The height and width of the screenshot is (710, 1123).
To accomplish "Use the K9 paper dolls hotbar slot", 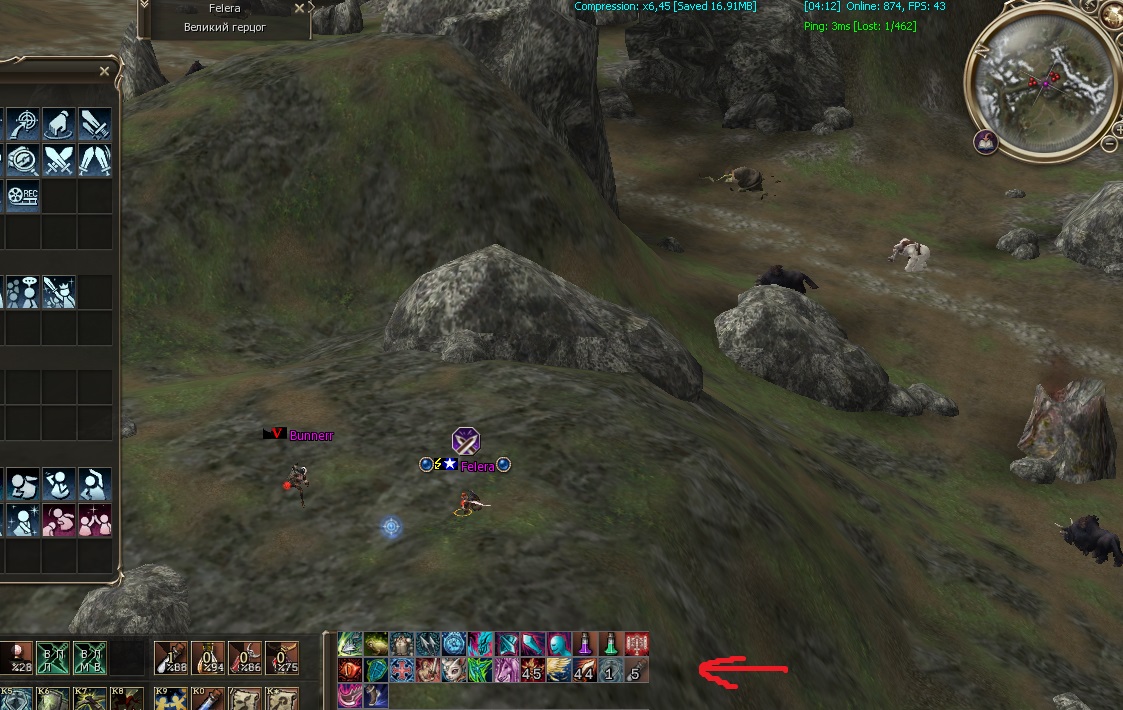I will 170,698.
